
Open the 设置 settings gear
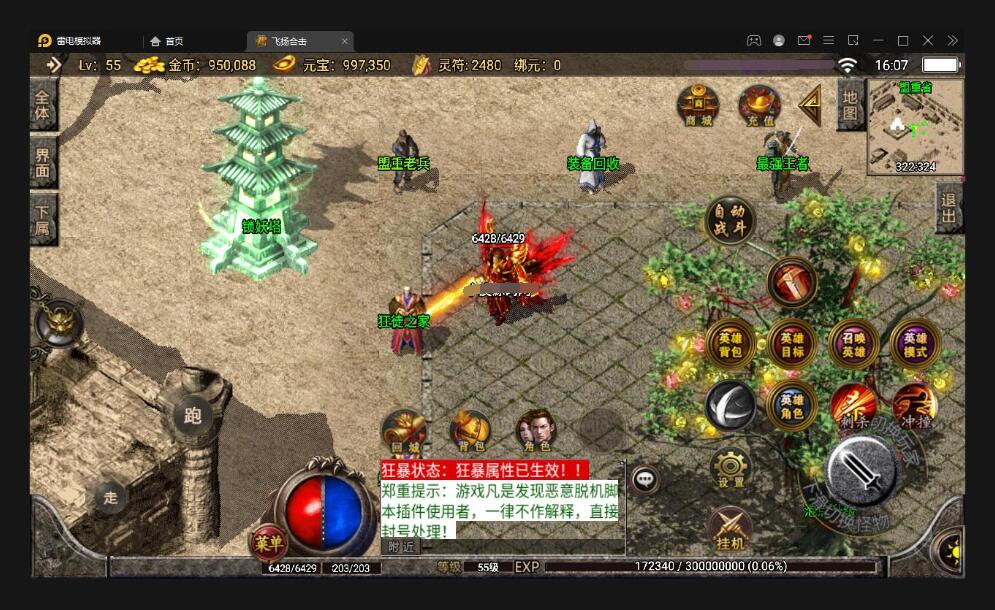tap(731, 467)
